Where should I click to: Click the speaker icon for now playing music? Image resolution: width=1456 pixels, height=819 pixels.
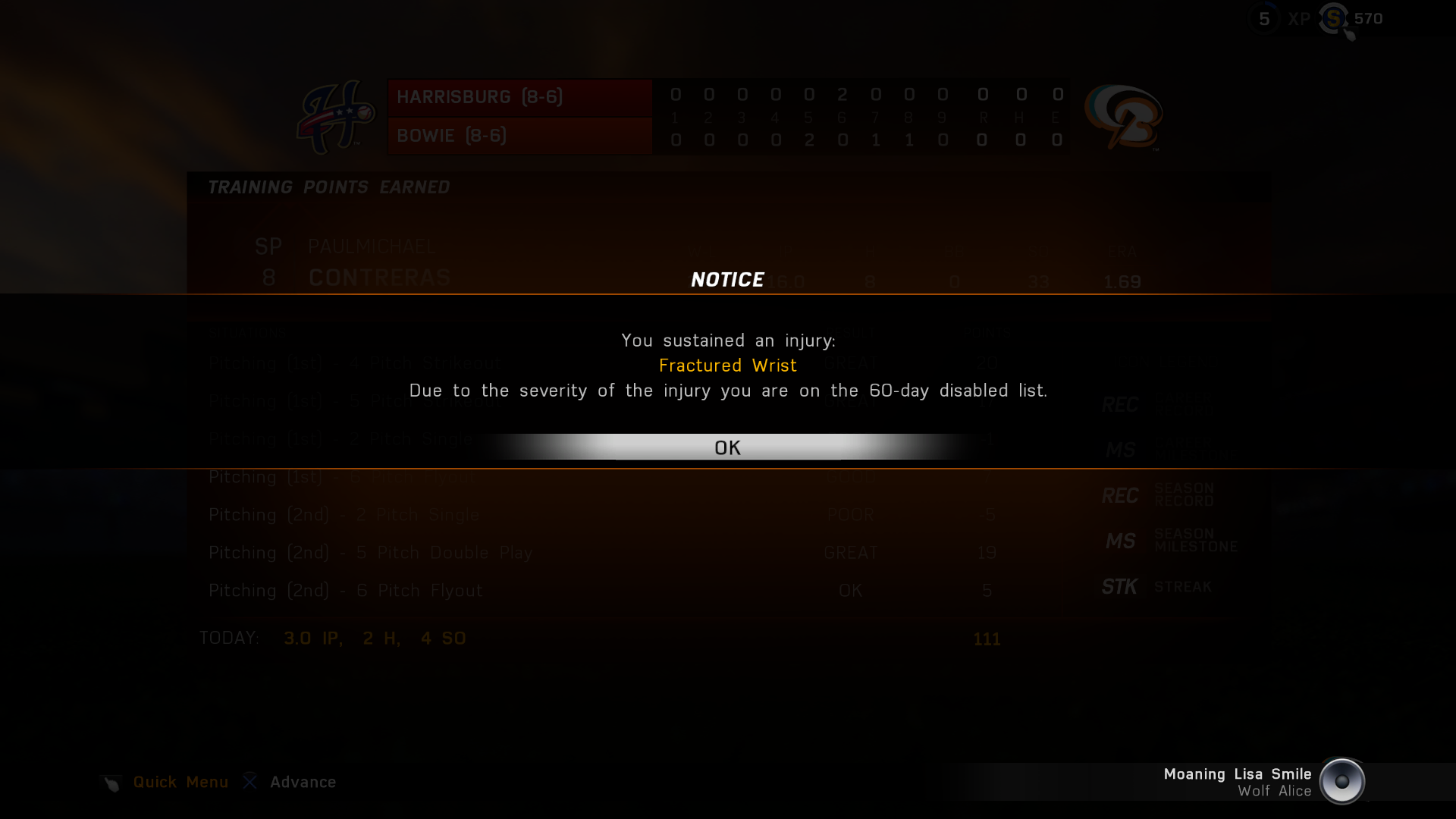coord(1344,782)
